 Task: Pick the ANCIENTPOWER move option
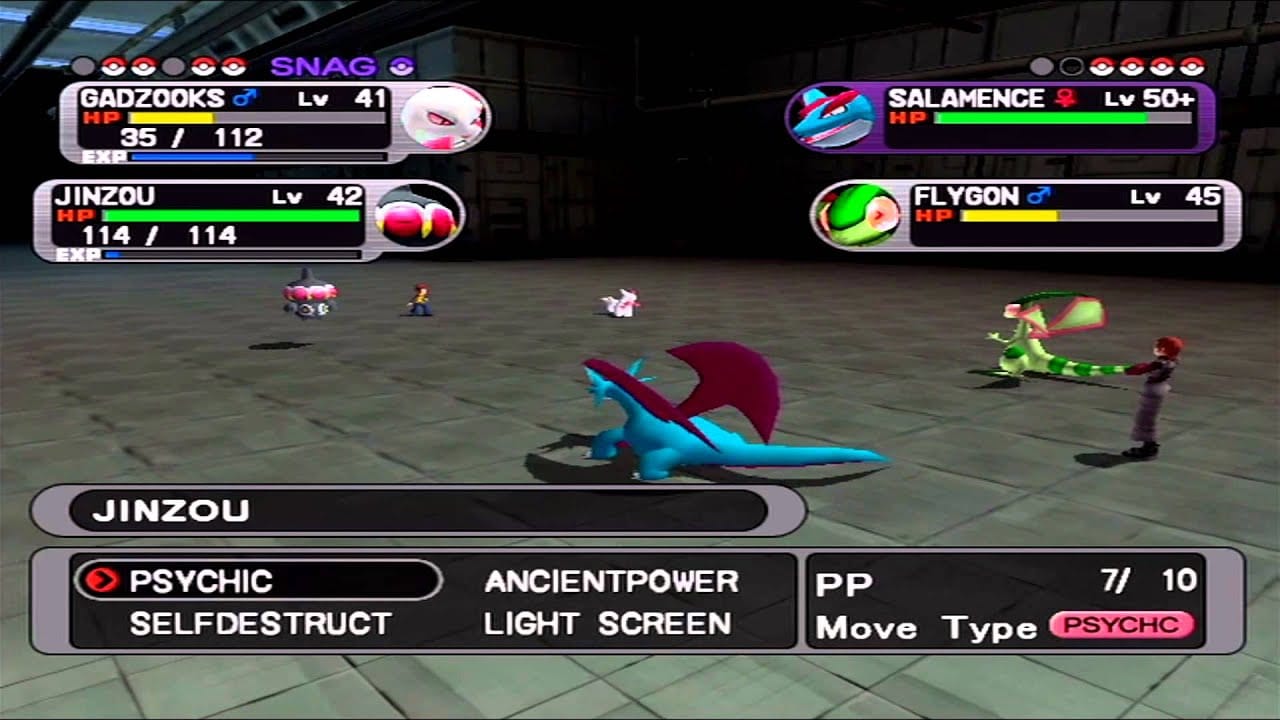pos(610,581)
